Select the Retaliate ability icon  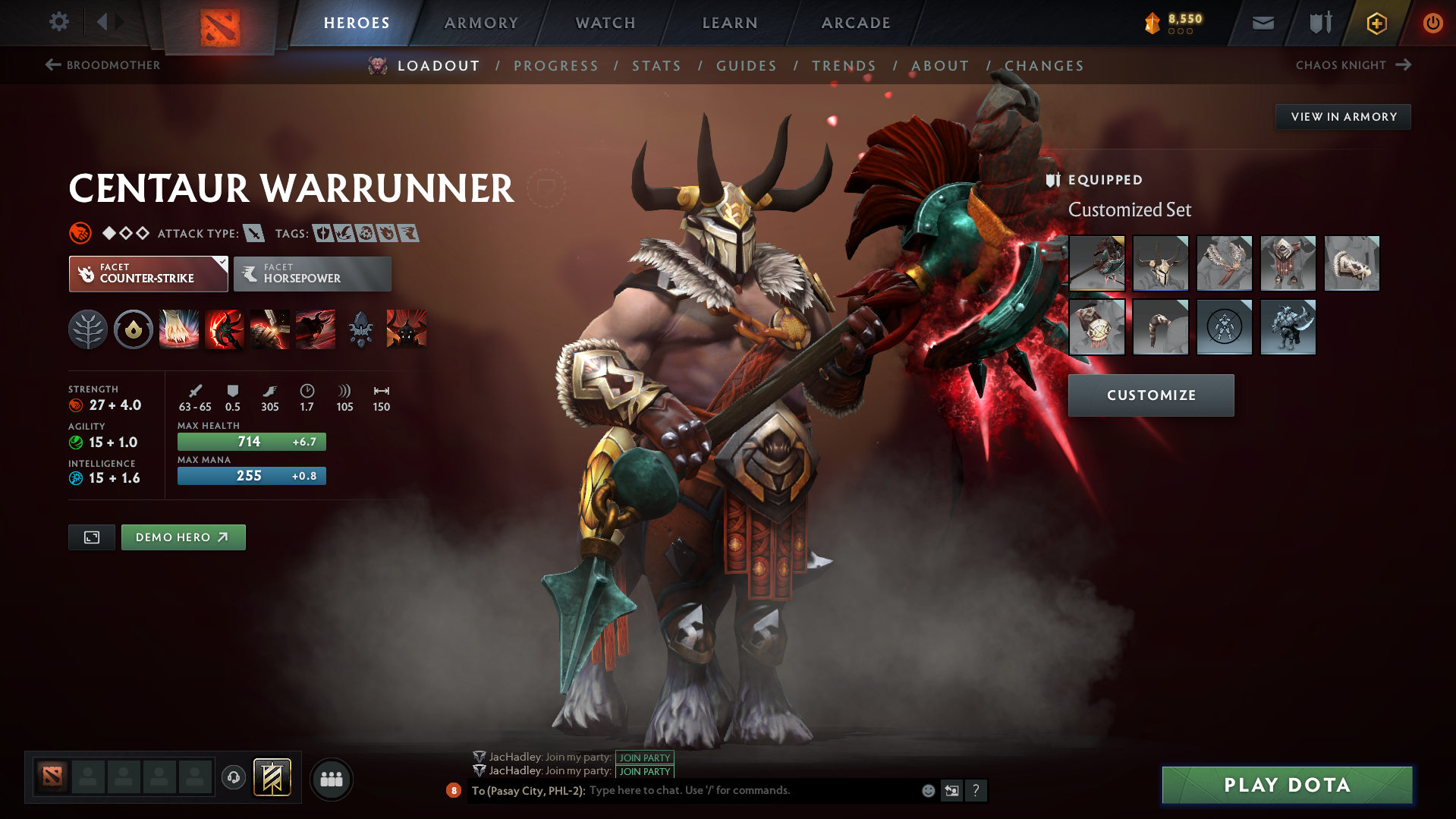pos(269,329)
